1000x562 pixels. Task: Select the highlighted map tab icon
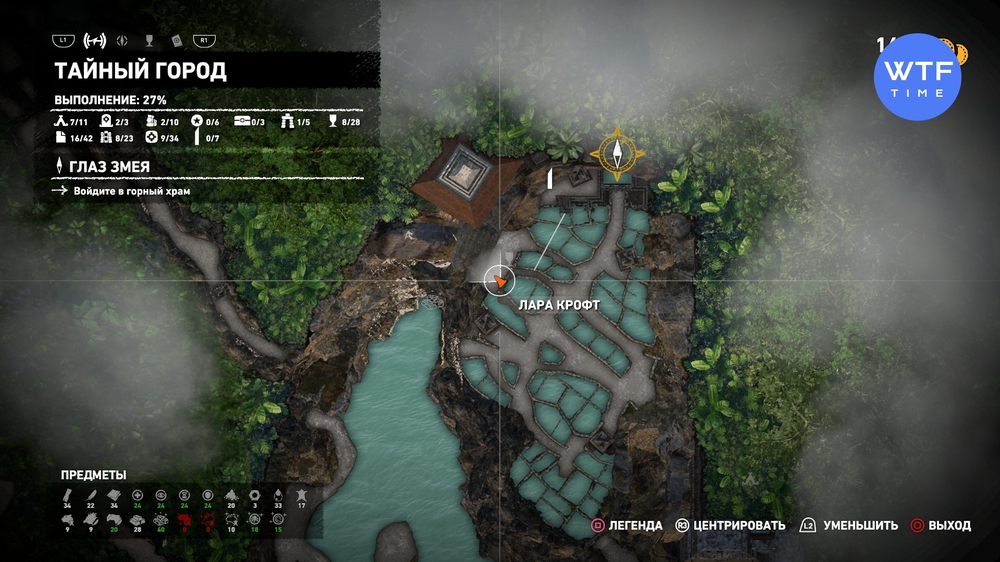[96, 41]
